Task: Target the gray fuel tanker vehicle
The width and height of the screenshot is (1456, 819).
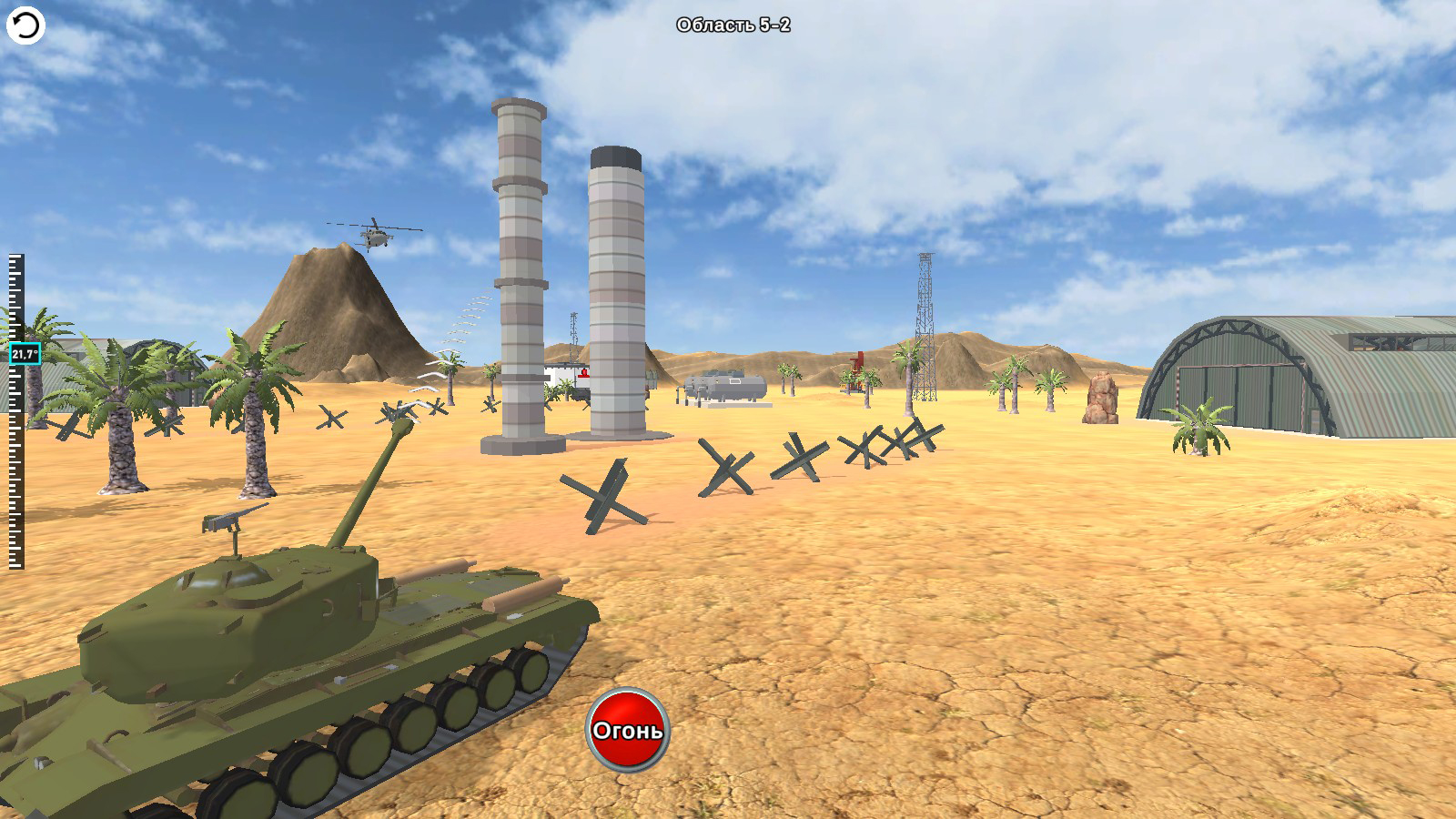Action: [726, 386]
